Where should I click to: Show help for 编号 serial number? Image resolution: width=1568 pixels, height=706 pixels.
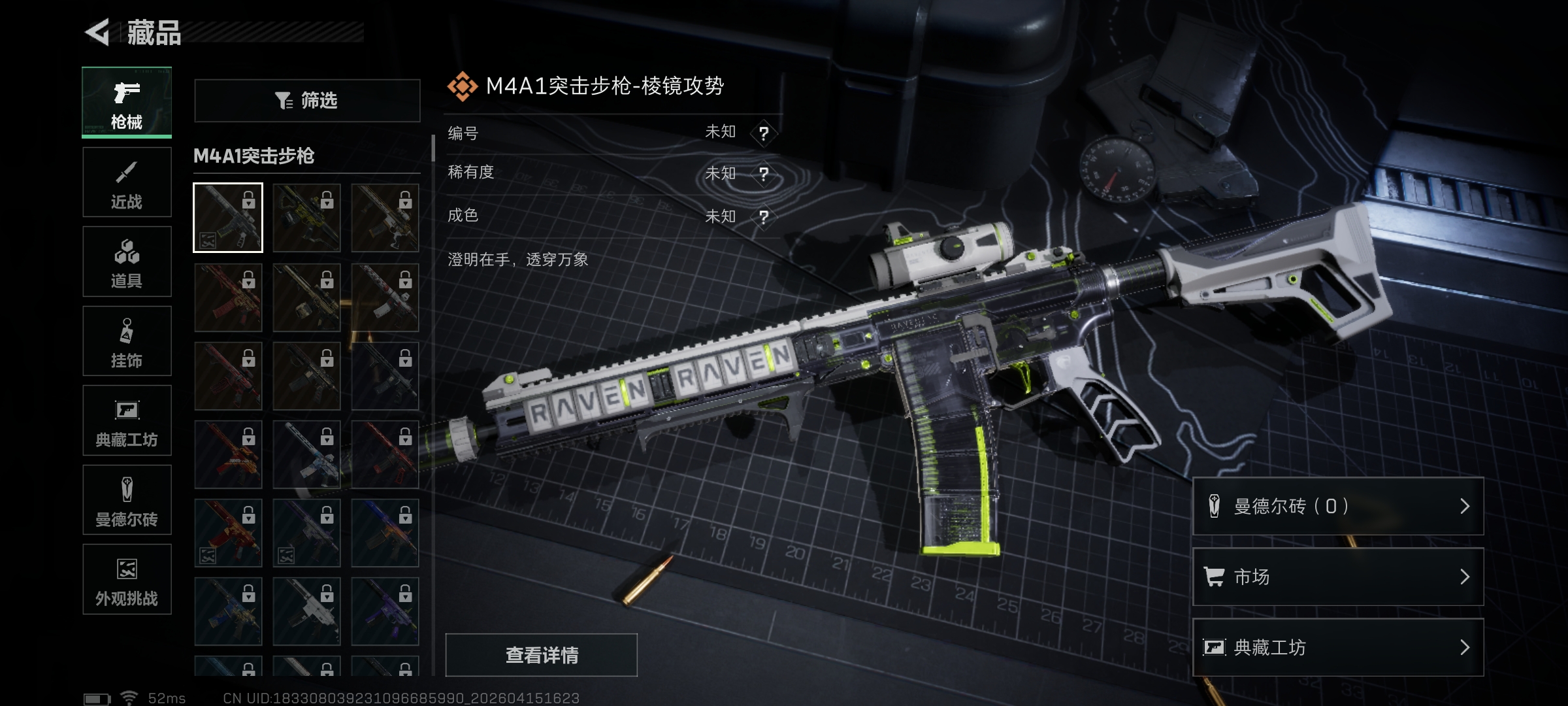pos(763,133)
